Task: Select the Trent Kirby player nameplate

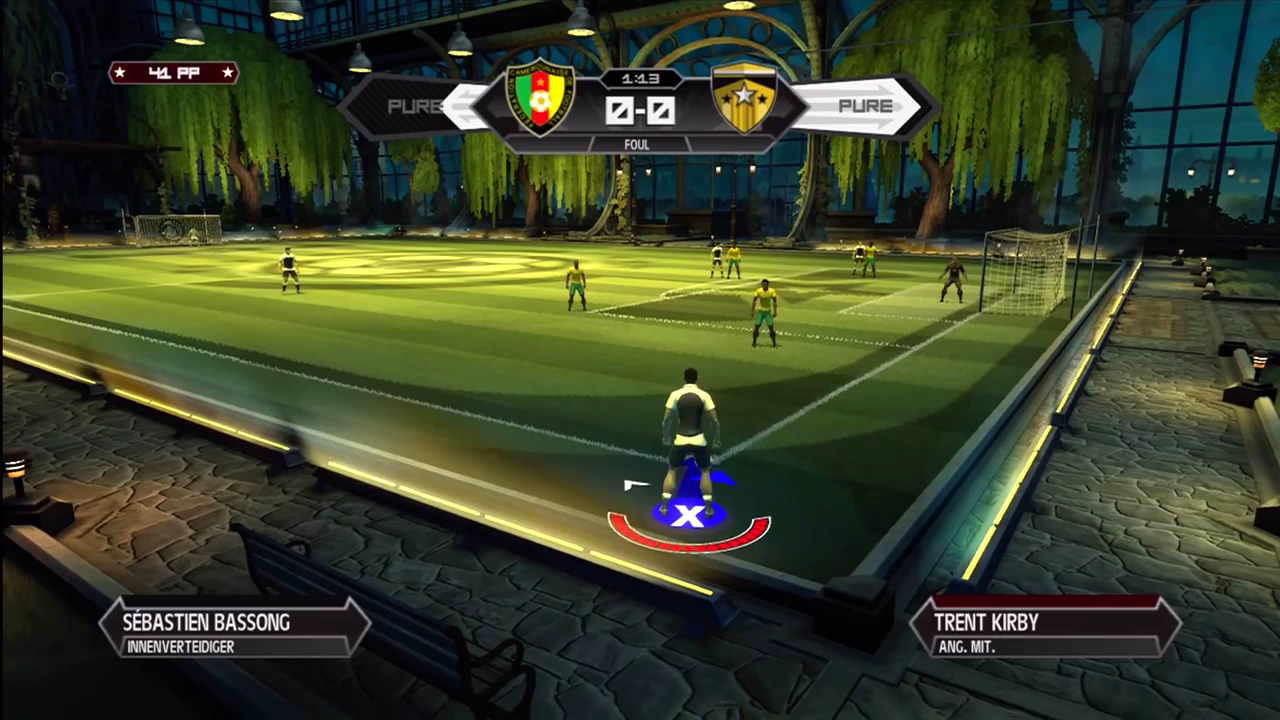Action: coord(1045,628)
